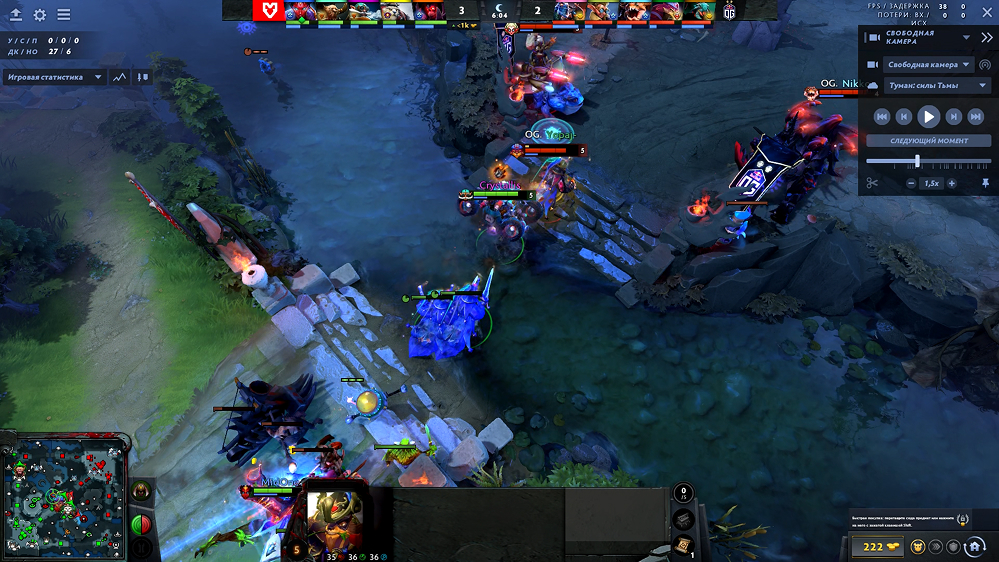The image size is (999, 562).
Task: Jump to the replay's beginning
Action: pos(882,117)
